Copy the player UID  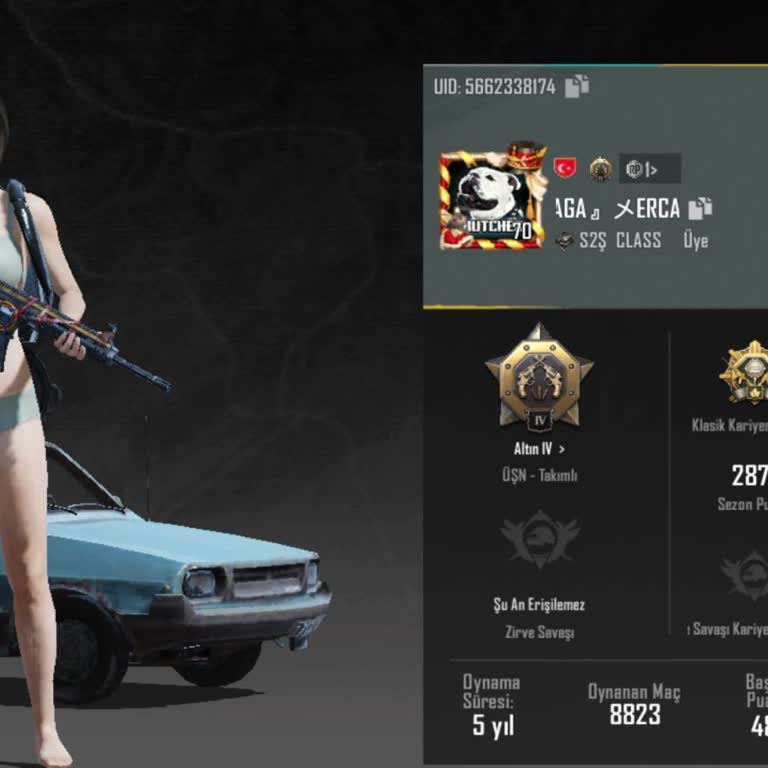click(577, 87)
